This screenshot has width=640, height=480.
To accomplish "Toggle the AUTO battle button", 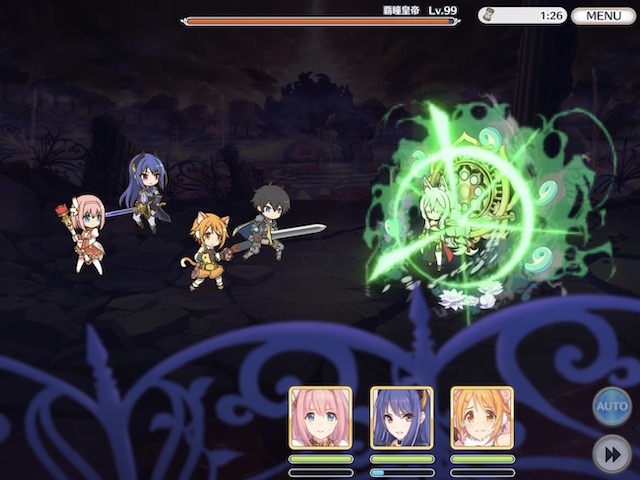I will (x=612, y=407).
